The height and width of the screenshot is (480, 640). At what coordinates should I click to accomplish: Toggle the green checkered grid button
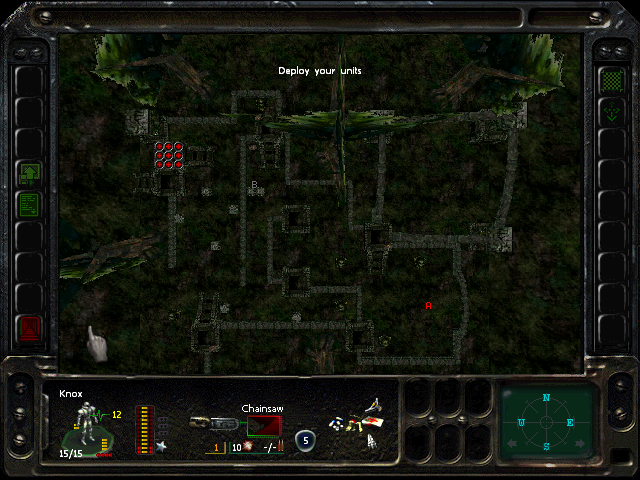tap(610, 79)
